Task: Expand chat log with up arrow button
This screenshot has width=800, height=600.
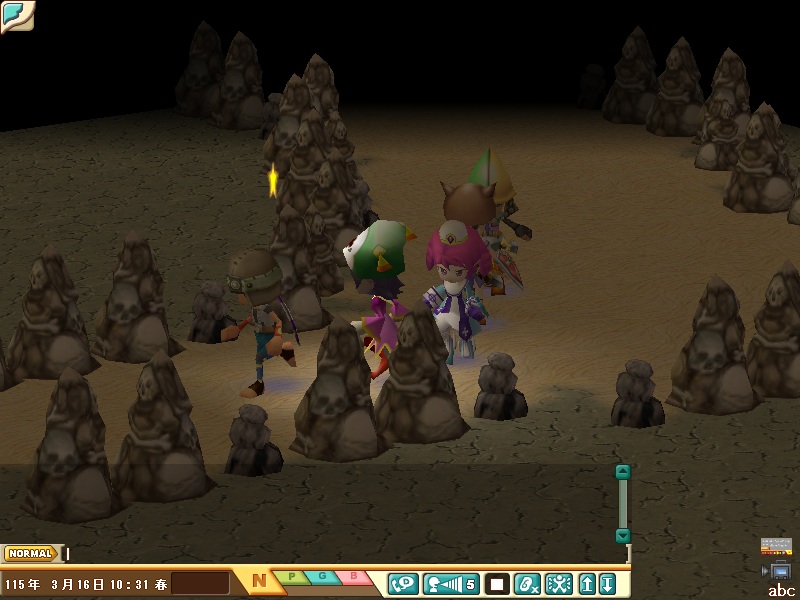Action: pyautogui.click(x=587, y=583)
